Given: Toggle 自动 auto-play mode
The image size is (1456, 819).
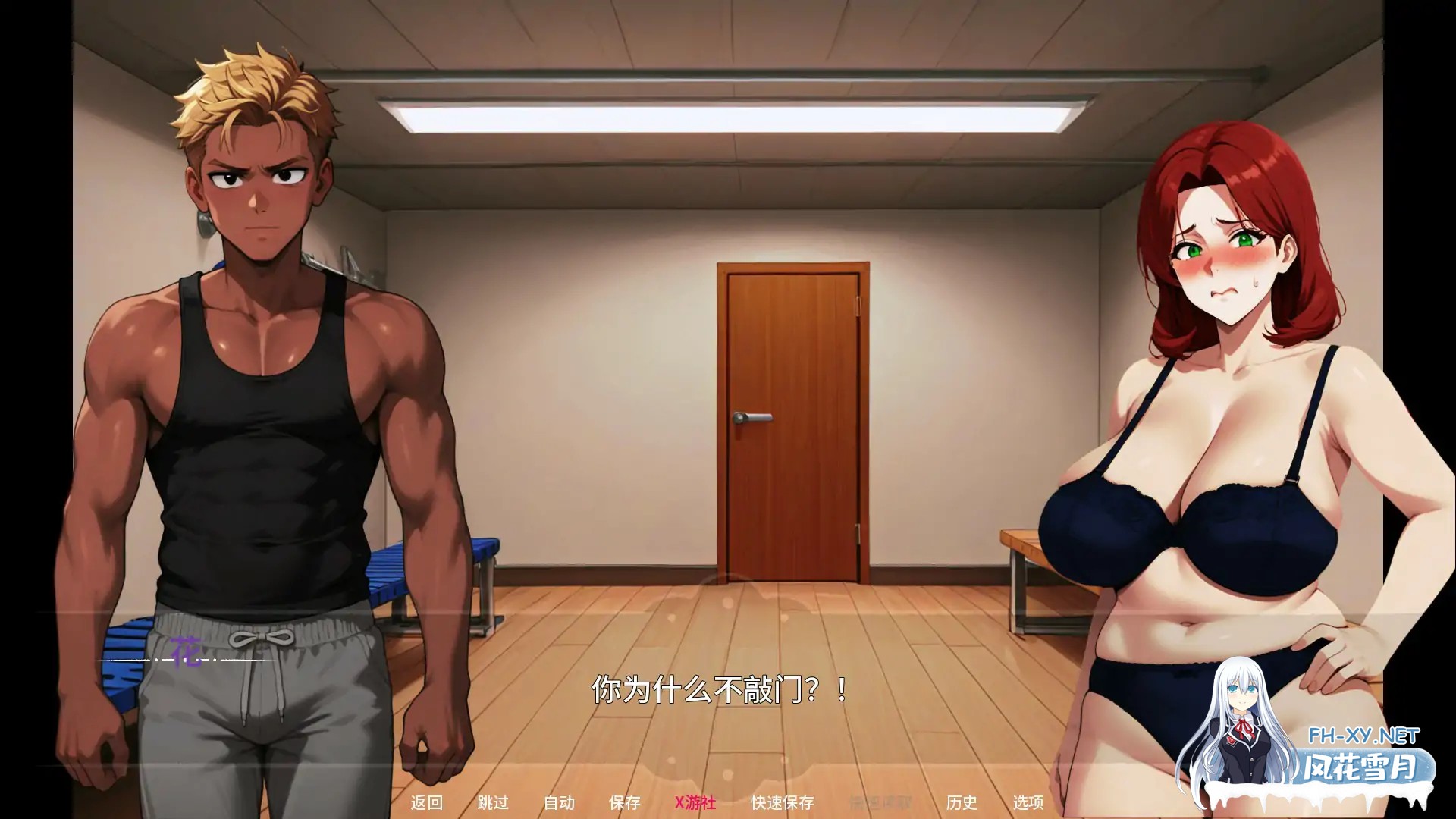Looking at the screenshot, I should (559, 802).
